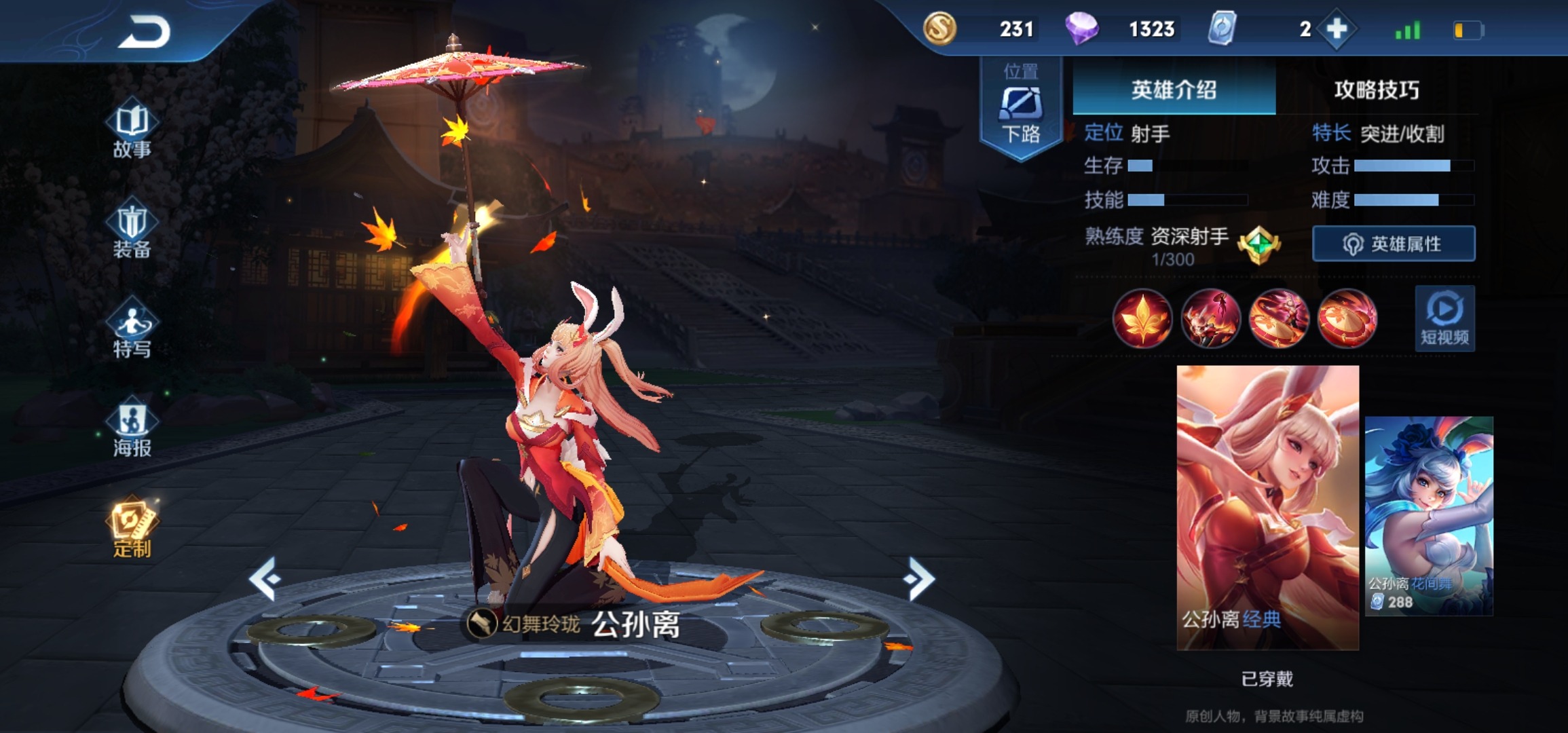This screenshot has height=733, width=1568.
Task: Select the 公孙离 经典 skin card
Action: coord(1267,508)
